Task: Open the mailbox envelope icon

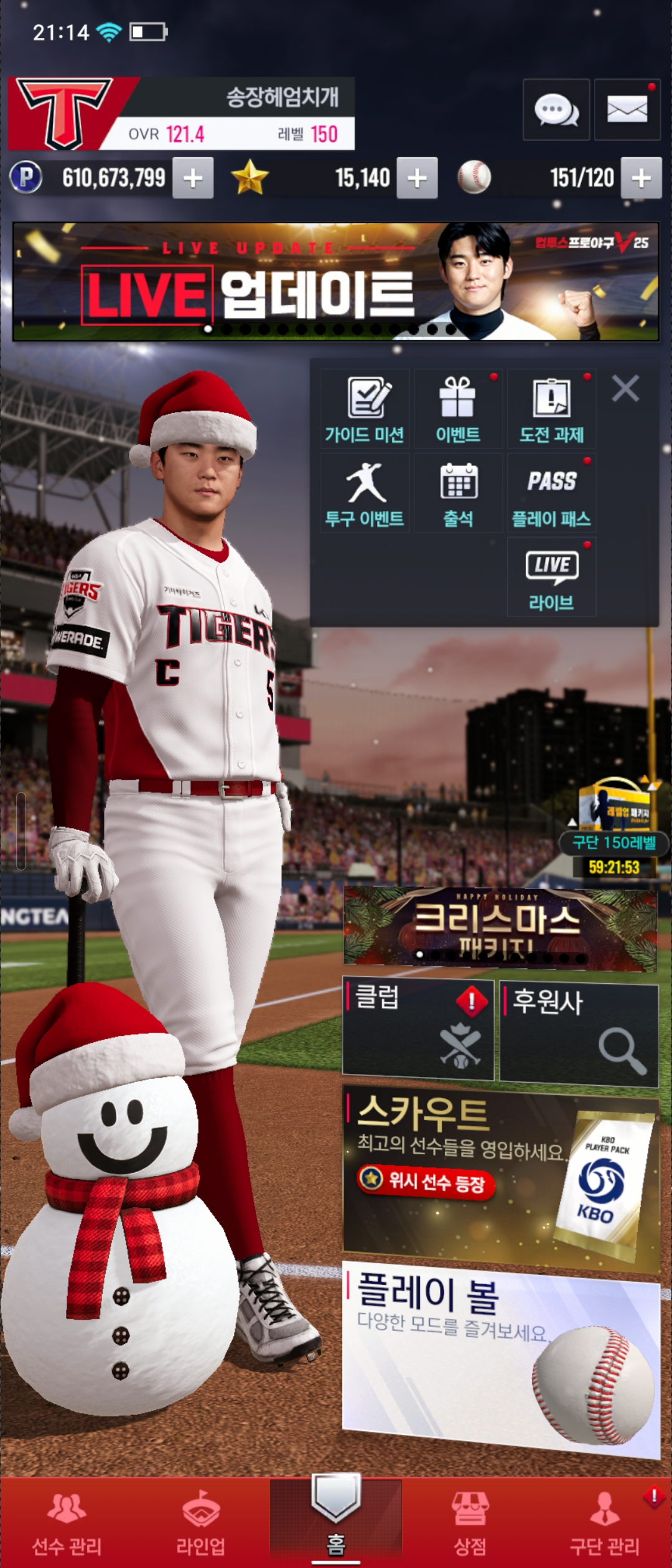Action: (627, 110)
